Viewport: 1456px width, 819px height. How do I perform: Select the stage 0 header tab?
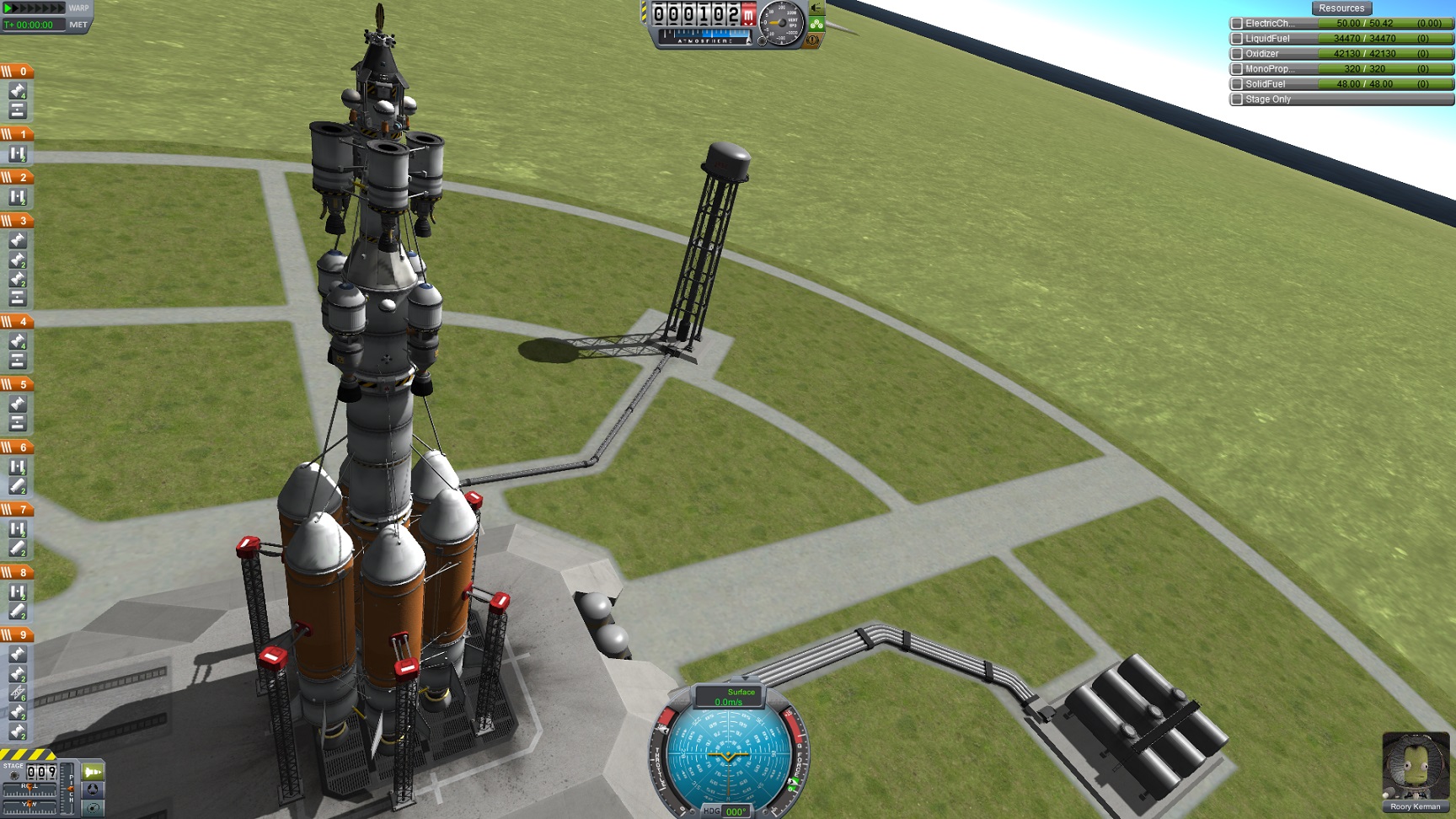click(17, 72)
